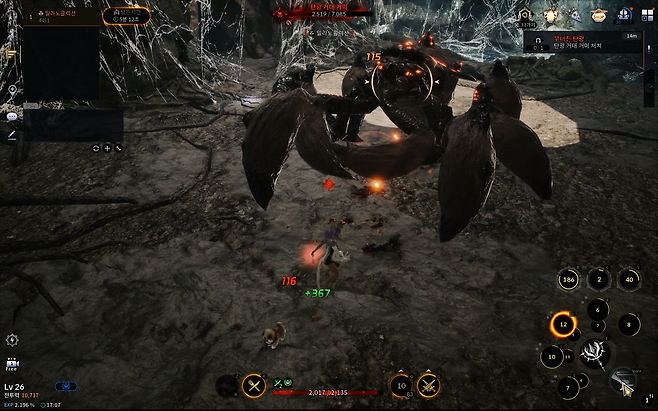Use the item slot showing 40
This screenshot has width=658, height=411.
click(x=628, y=280)
